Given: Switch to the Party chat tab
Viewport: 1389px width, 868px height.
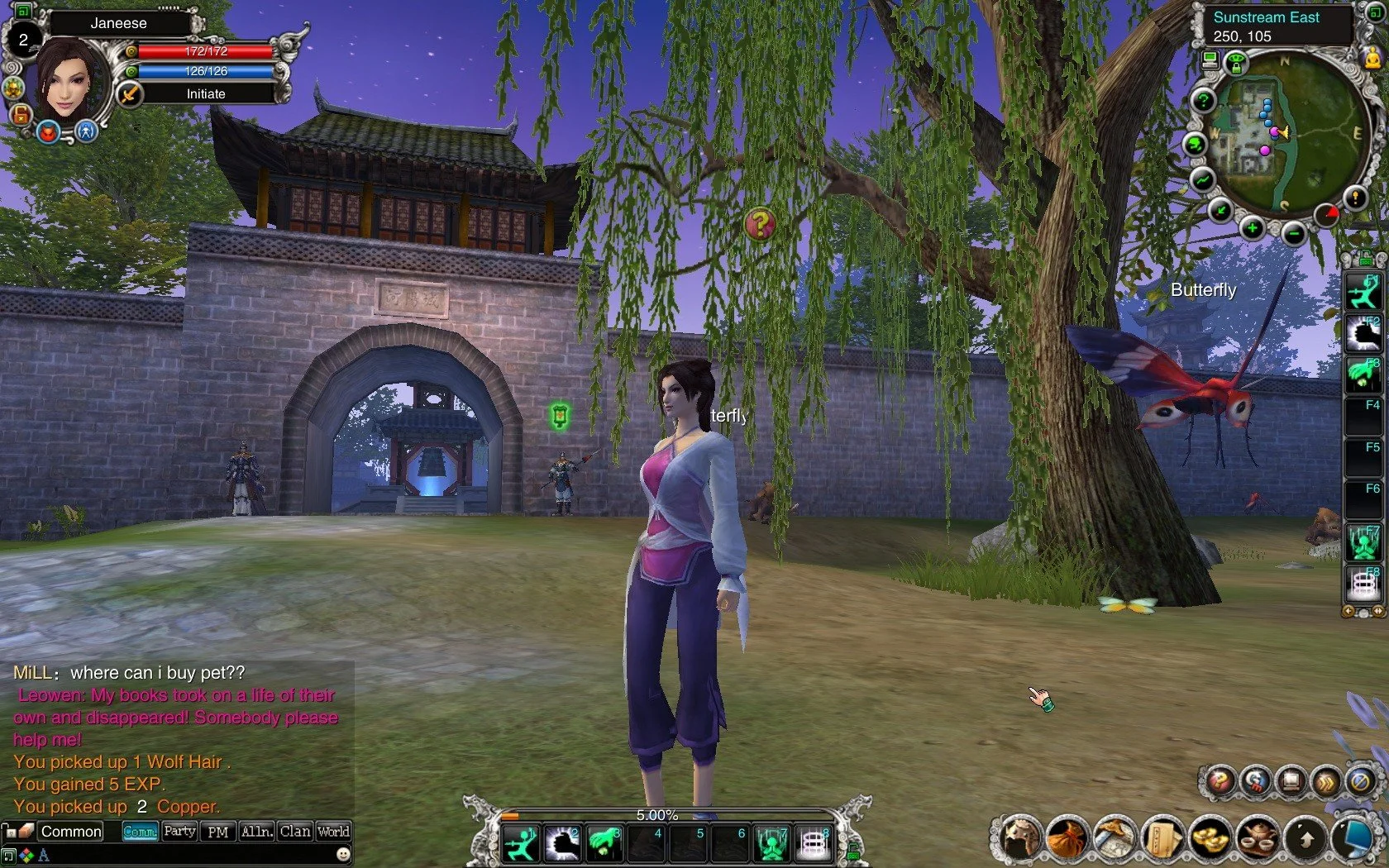Looking at the screenshot, I should [179, 831].
